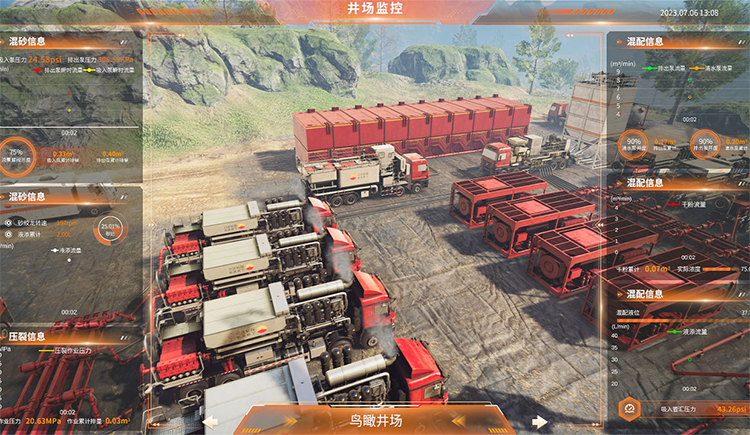Open the 井场监控 title header
Image resolution: width=750 pixels, height=435 pixels.
(377, 10)
